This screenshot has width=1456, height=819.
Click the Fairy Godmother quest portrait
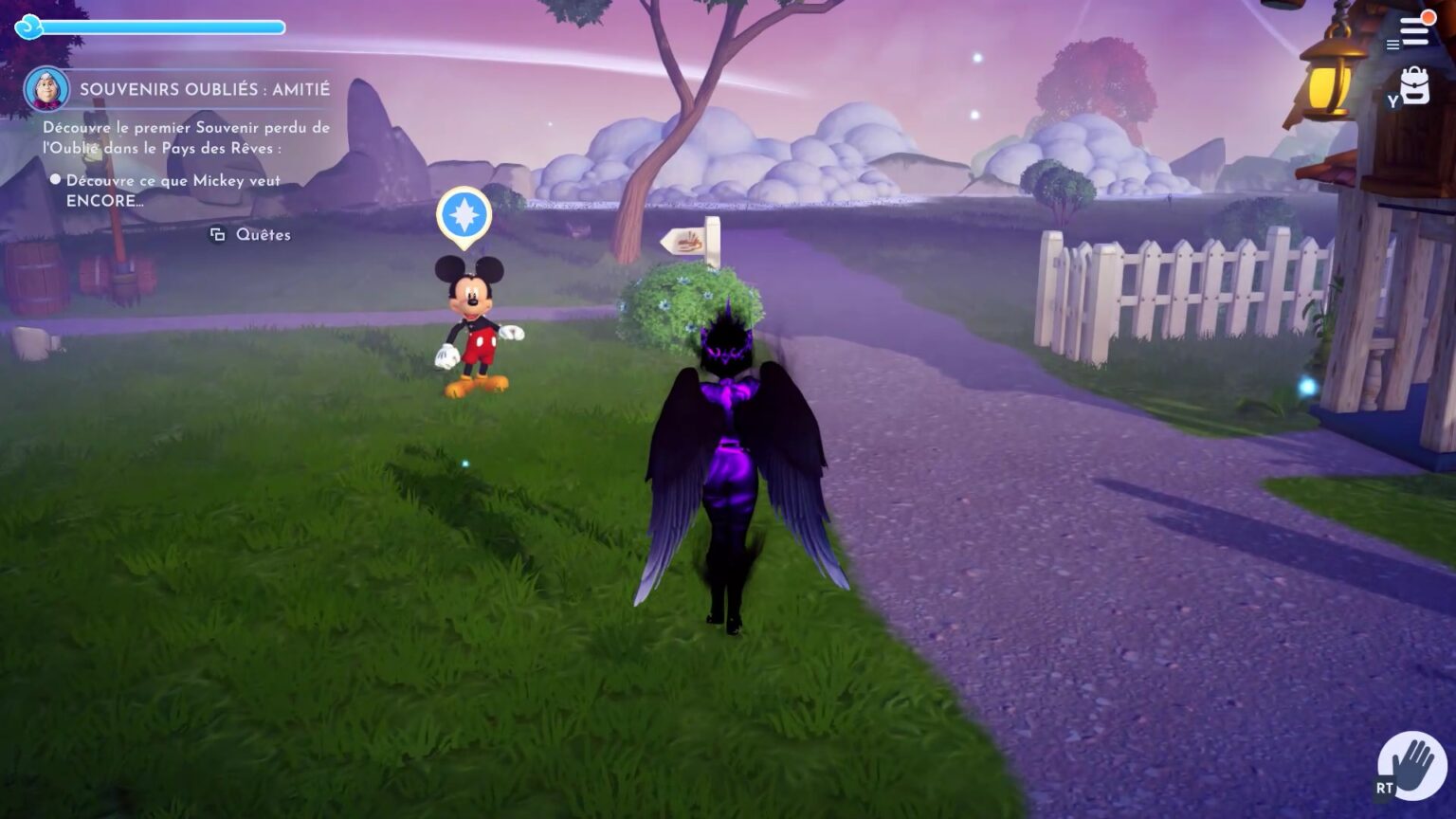point(49,88)
